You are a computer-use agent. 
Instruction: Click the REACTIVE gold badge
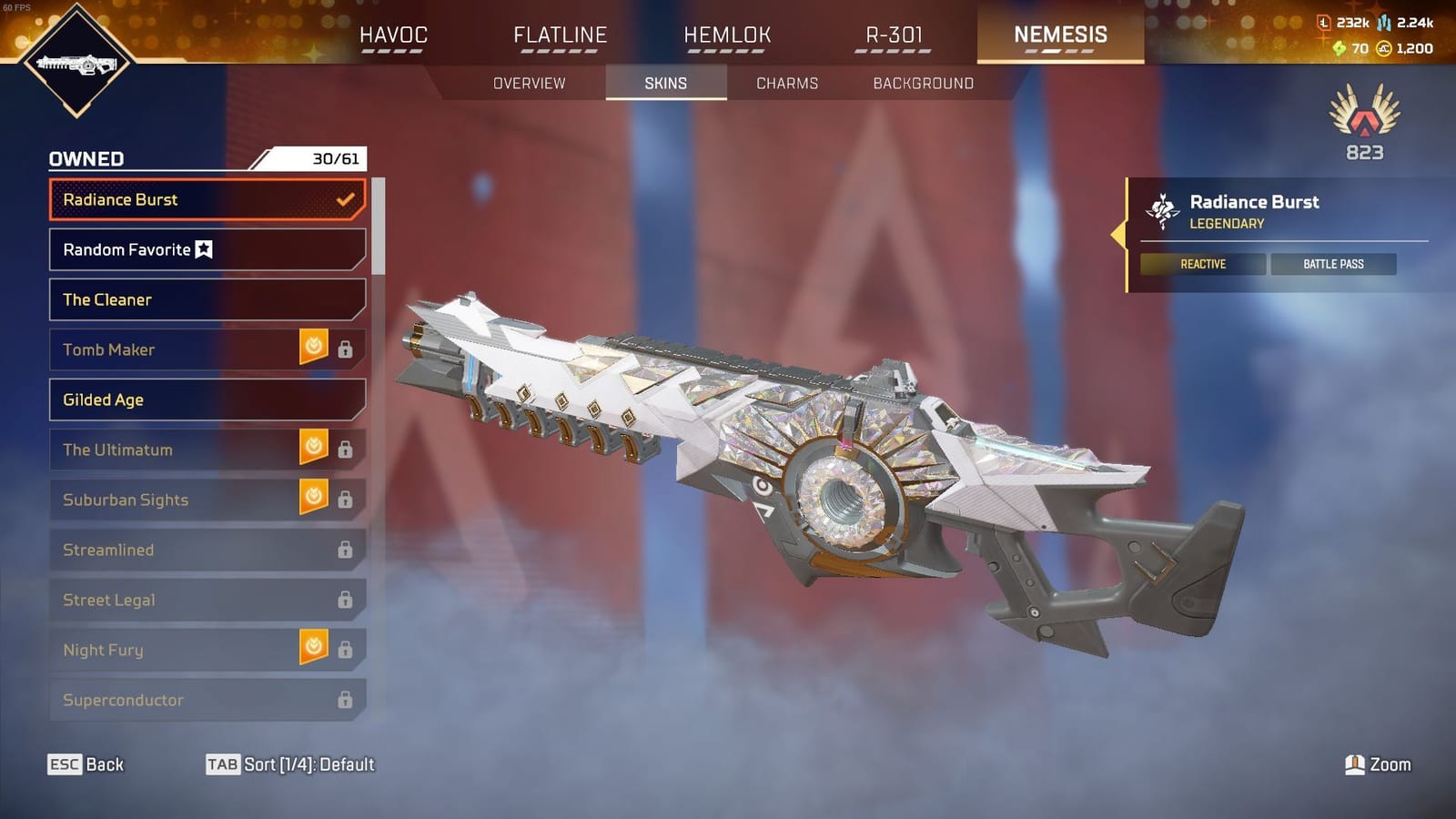point(1203,264)
